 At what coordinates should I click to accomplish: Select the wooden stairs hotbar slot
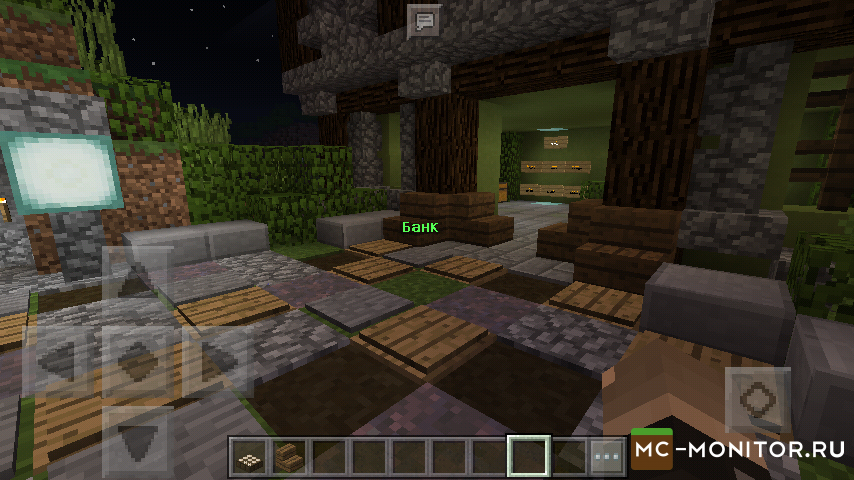coord(287,457)
